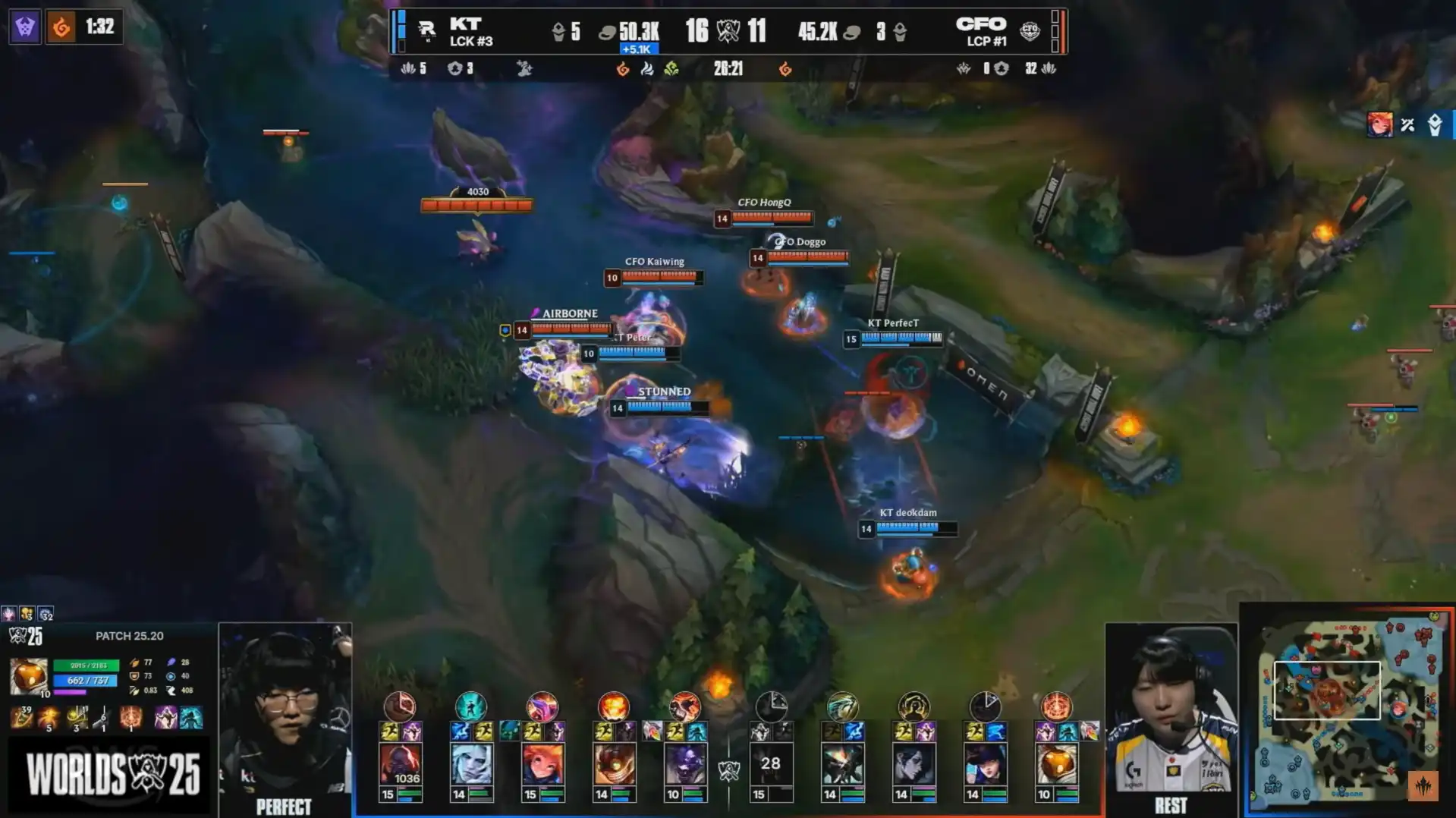Select the white-haired champion portrait at level 14
Viewport: 1456px width, 818px height.
coord(470,763)
